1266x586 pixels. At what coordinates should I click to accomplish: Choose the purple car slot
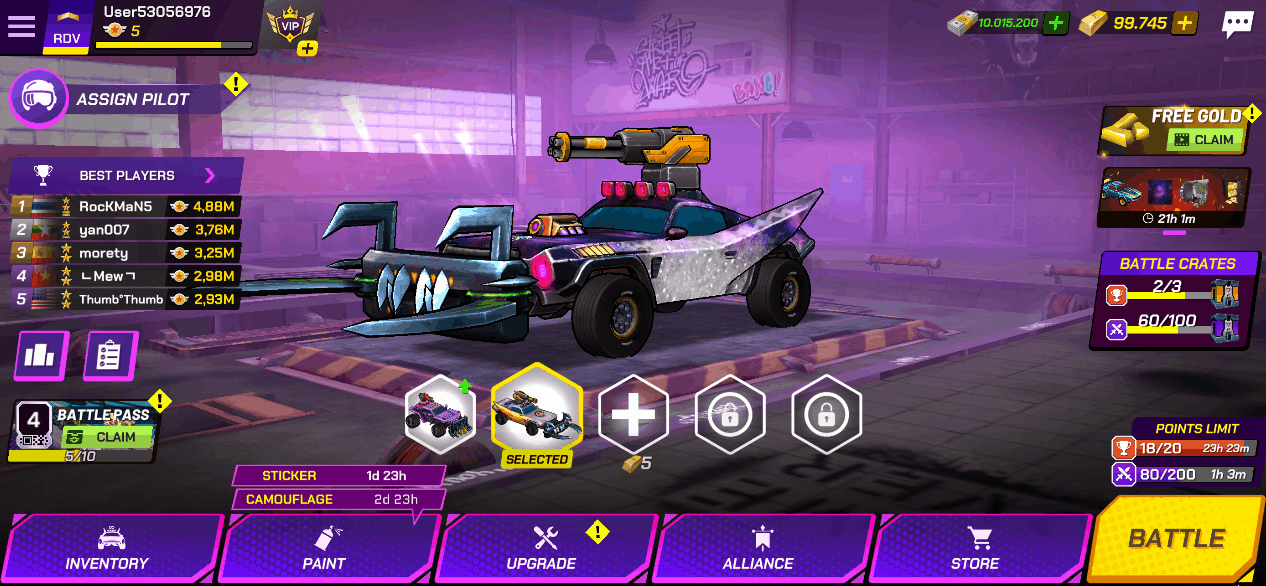pyautogui.click(x=439, y=414)
